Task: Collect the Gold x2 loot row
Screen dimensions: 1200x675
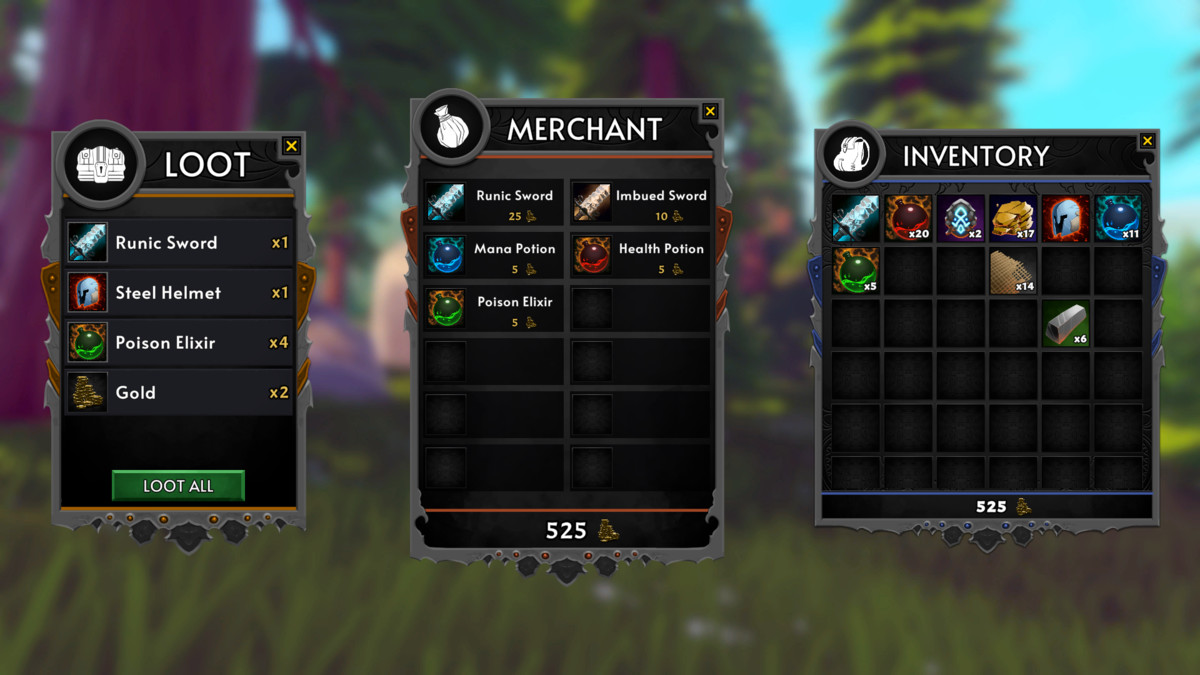Action: pyautogui.click(x=179, y=392)
